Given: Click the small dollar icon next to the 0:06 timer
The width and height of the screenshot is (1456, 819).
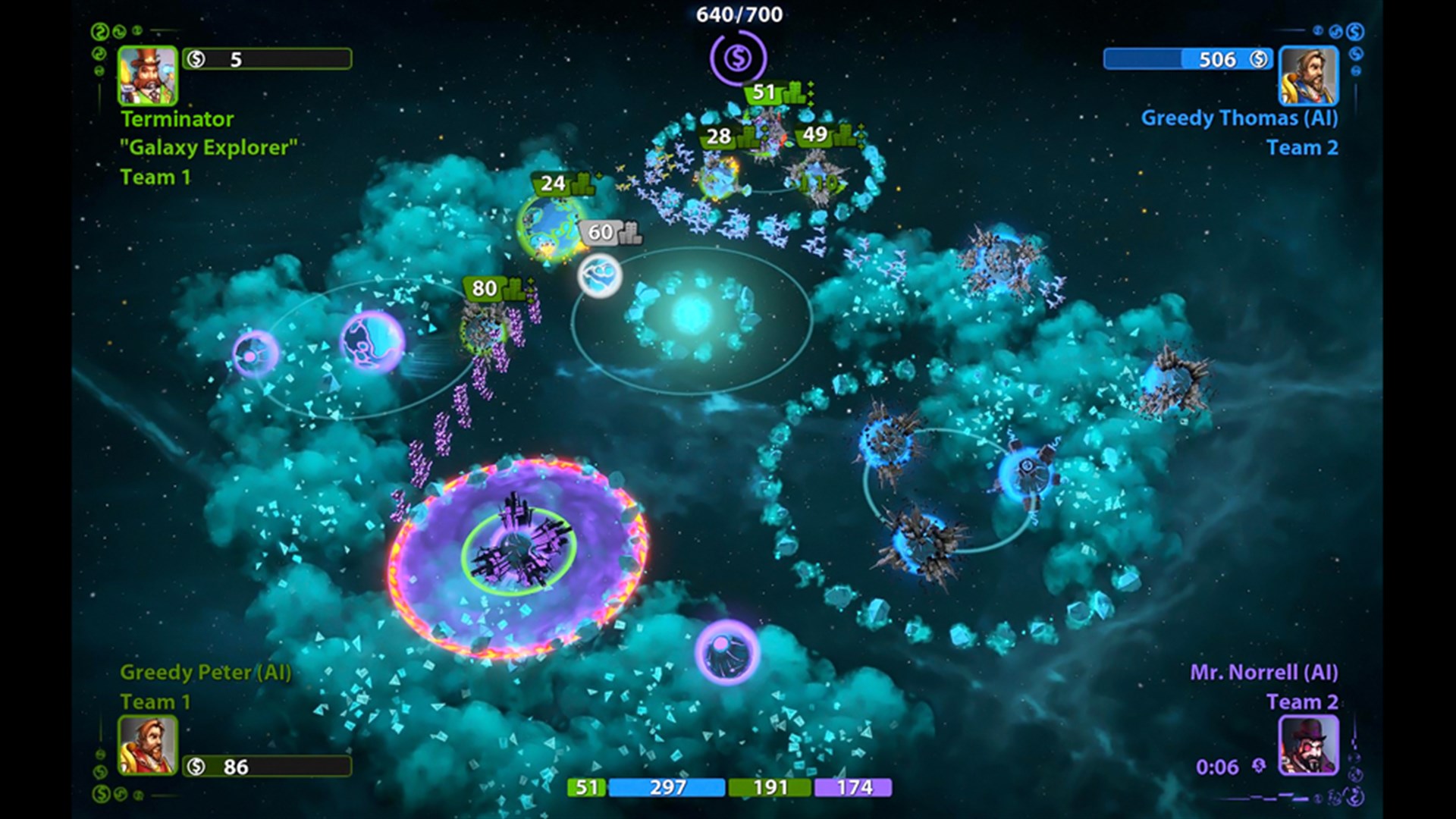Looking at the screenshot, I should (x=1259, y=766).
